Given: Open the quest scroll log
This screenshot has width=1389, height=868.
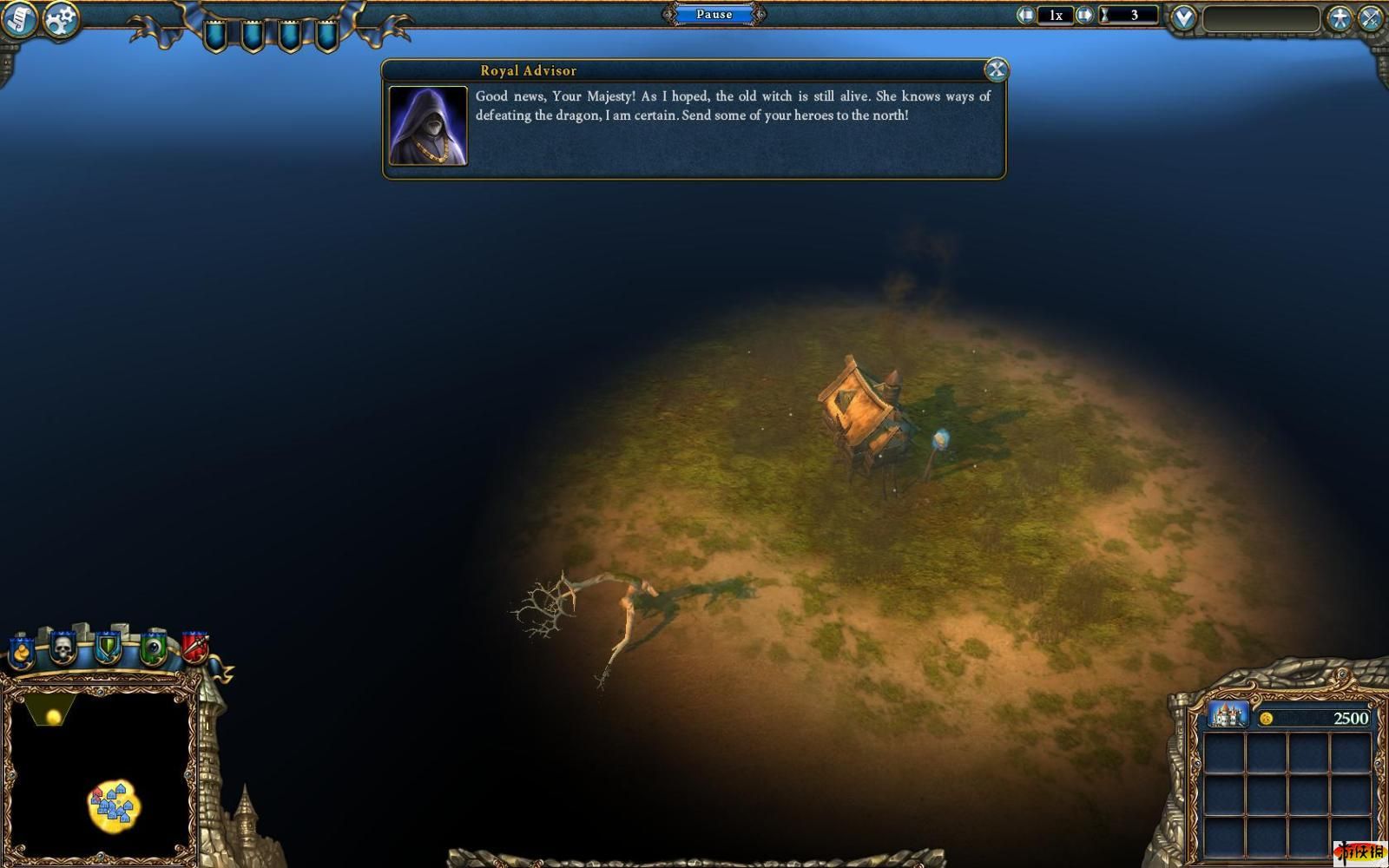Looking at the screenshot, I should [x=19, y=19].
